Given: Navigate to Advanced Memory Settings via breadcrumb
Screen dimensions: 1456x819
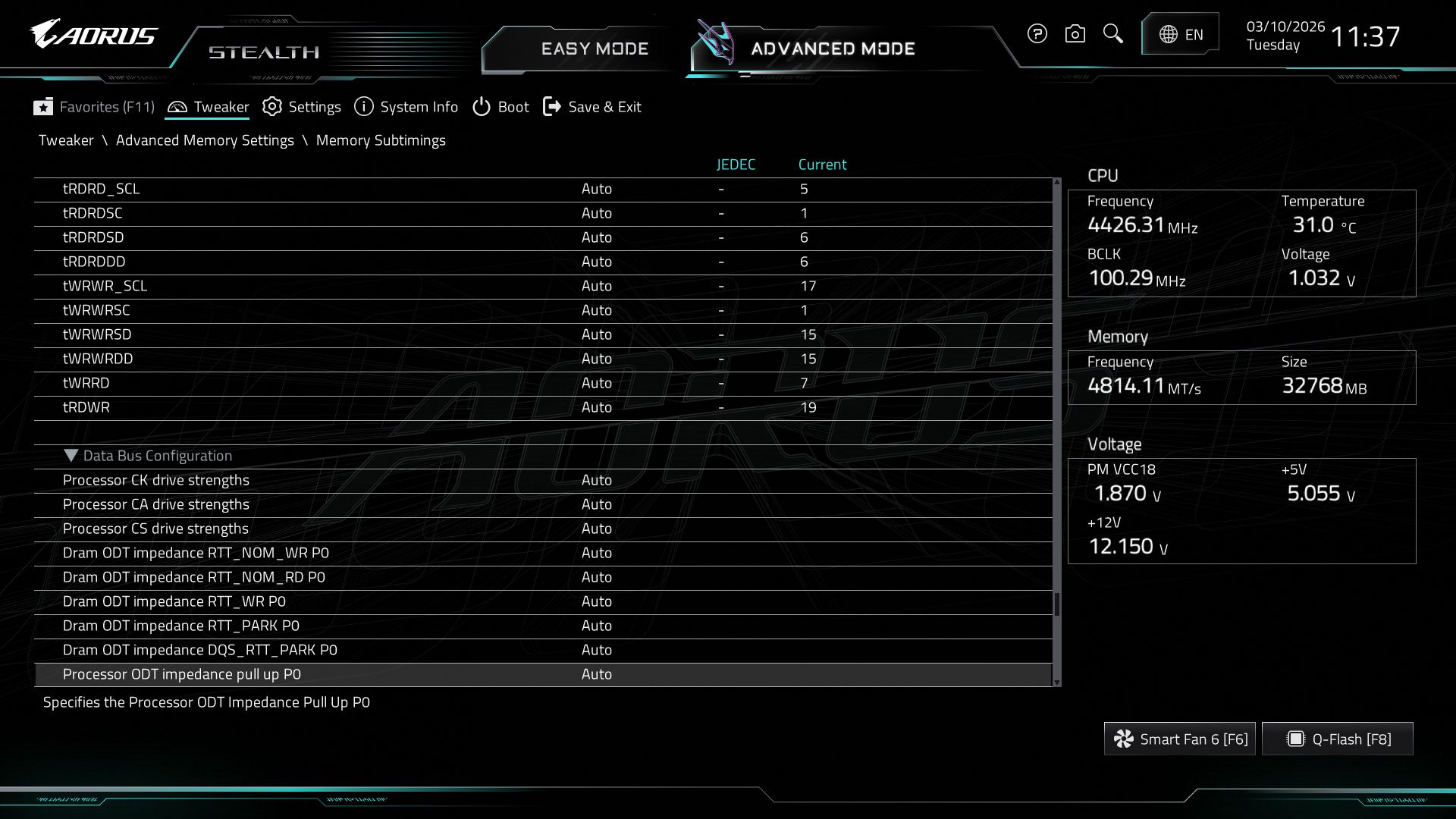Looking at the screenshot, I should [206, 140].
